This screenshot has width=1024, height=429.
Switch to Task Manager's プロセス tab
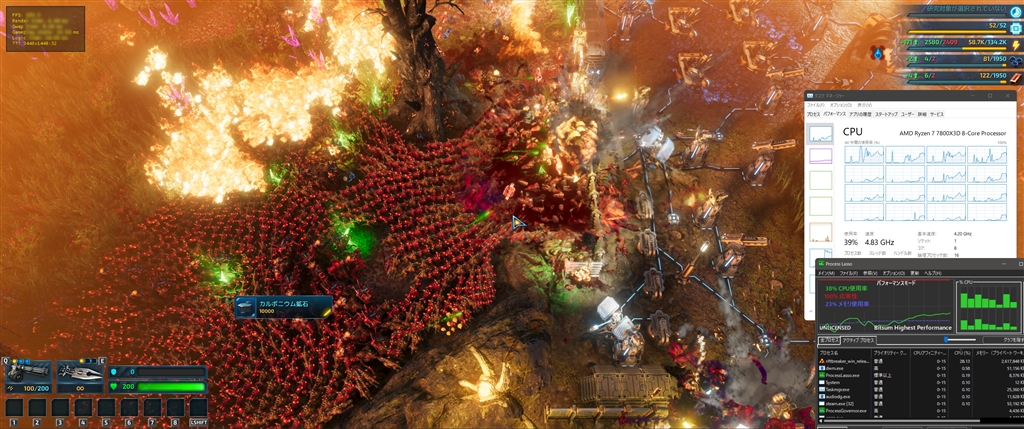[814, 115]
